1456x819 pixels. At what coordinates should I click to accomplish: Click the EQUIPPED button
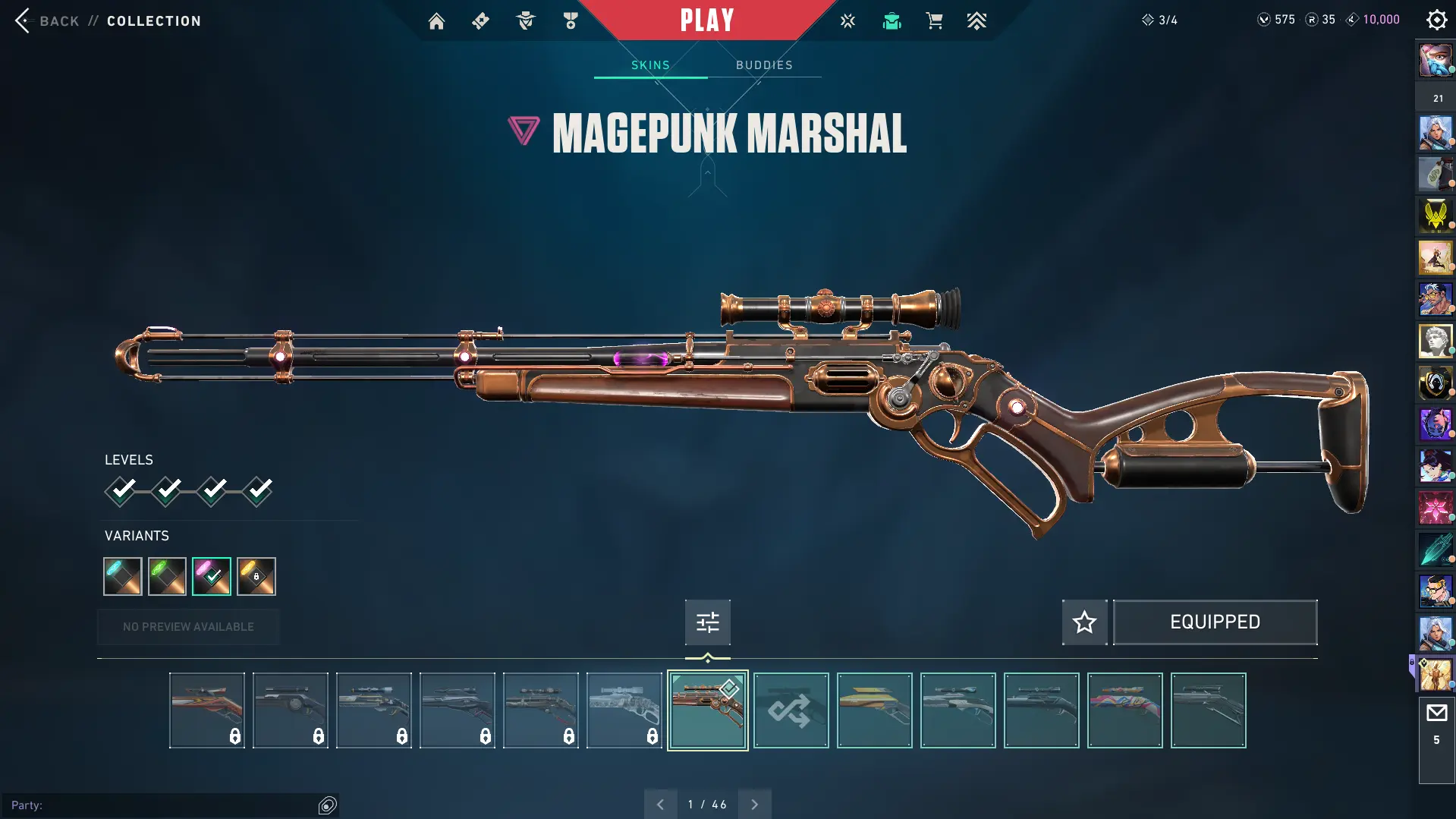[1215, 622]
